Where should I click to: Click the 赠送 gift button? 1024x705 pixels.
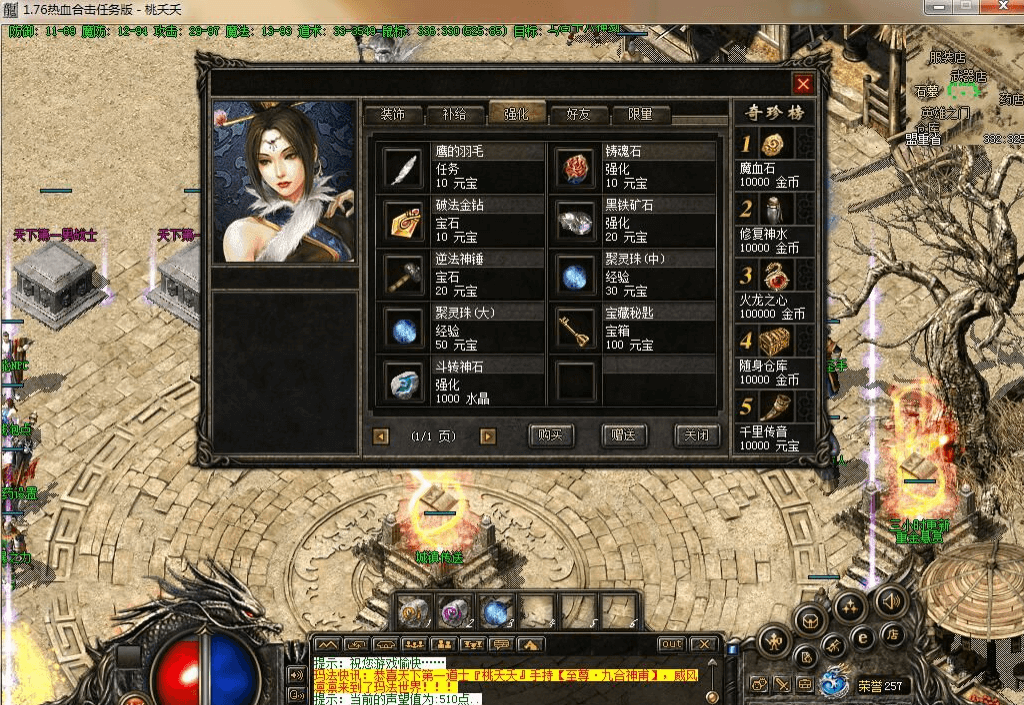coord(624,436)
